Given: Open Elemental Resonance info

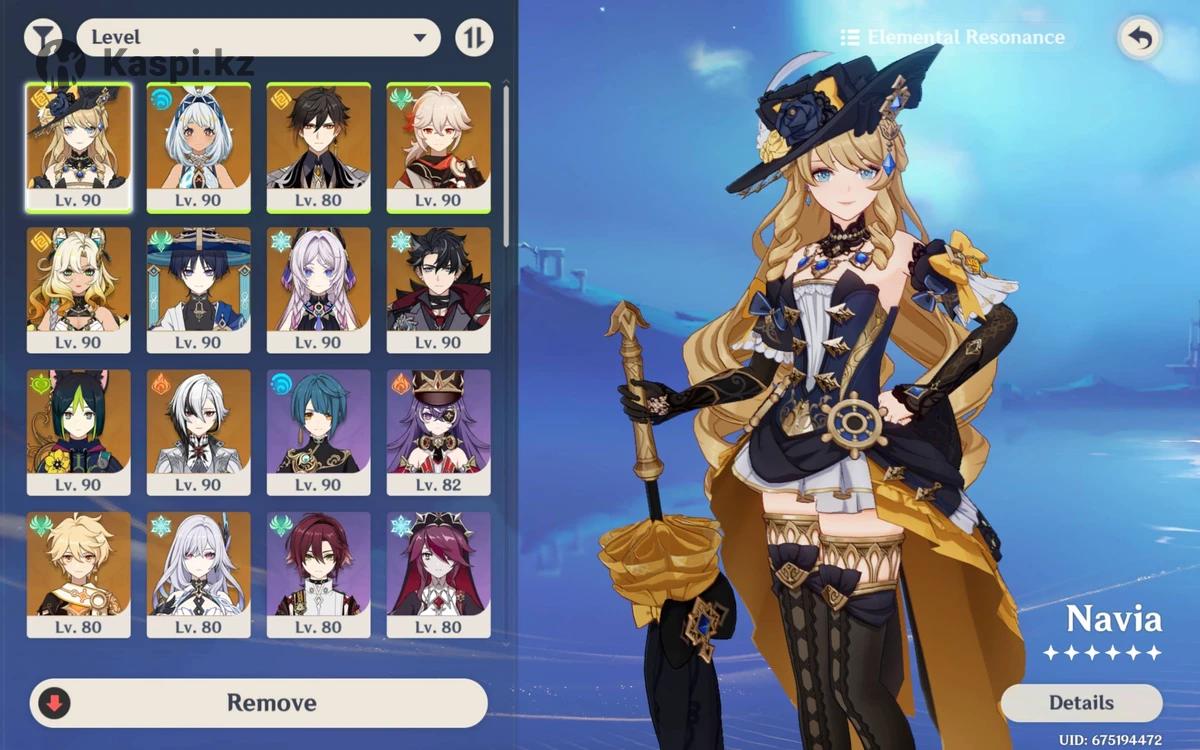Looking at the screenshot, I should pos(953,38).
